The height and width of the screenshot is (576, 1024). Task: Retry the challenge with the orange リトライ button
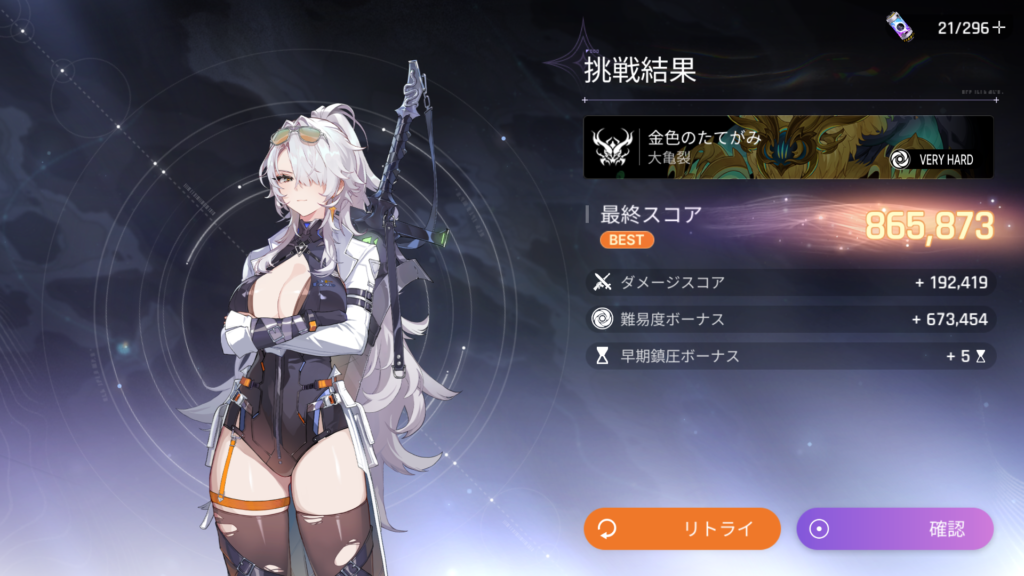(x=682, y=529)
